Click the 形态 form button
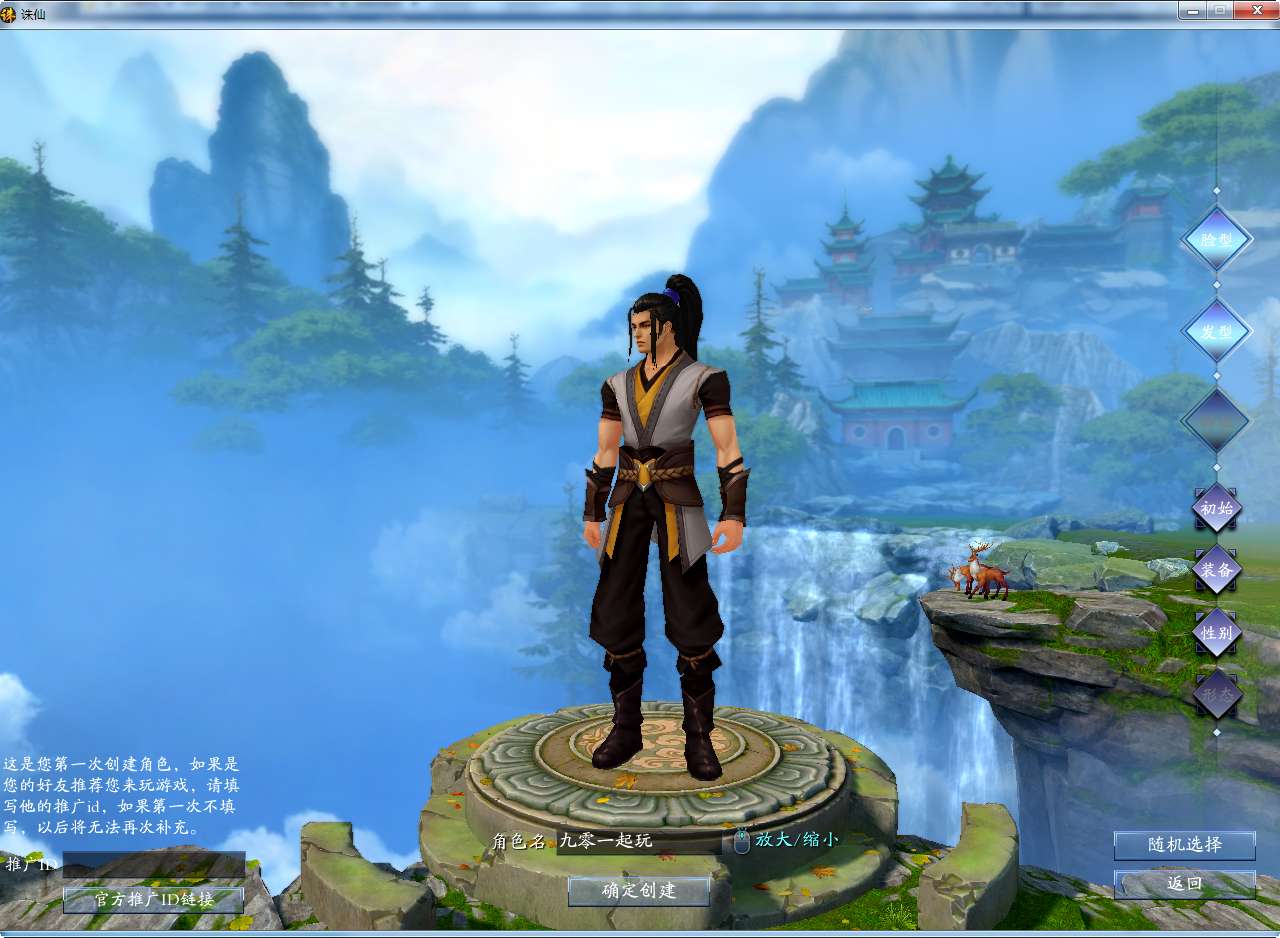Viewport: 1280px width, 938px height. click(1216, 695)
